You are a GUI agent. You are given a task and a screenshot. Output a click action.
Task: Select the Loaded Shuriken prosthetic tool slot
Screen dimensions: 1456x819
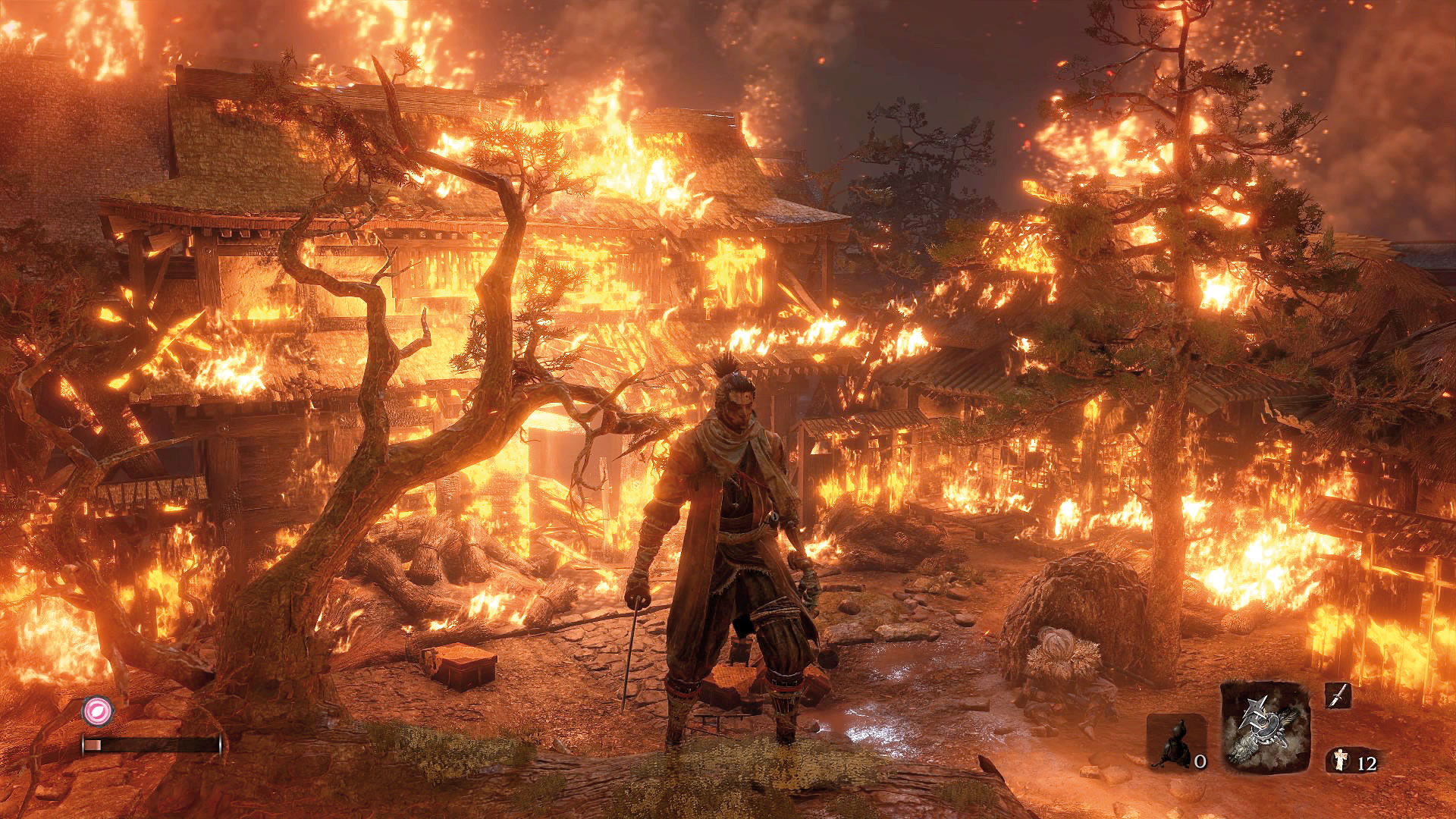(1266, 726)
